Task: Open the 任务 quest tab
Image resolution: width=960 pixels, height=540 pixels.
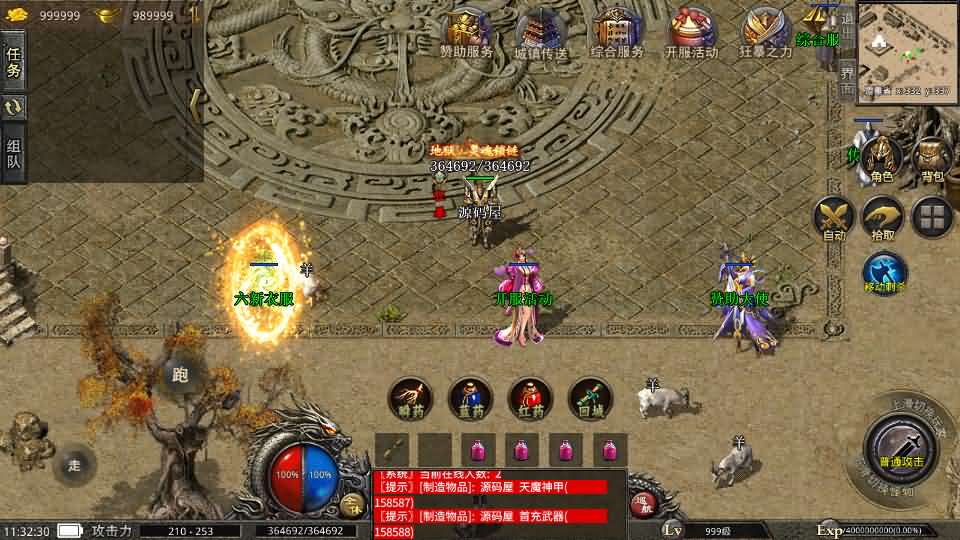Action: (x=14, y=61)
